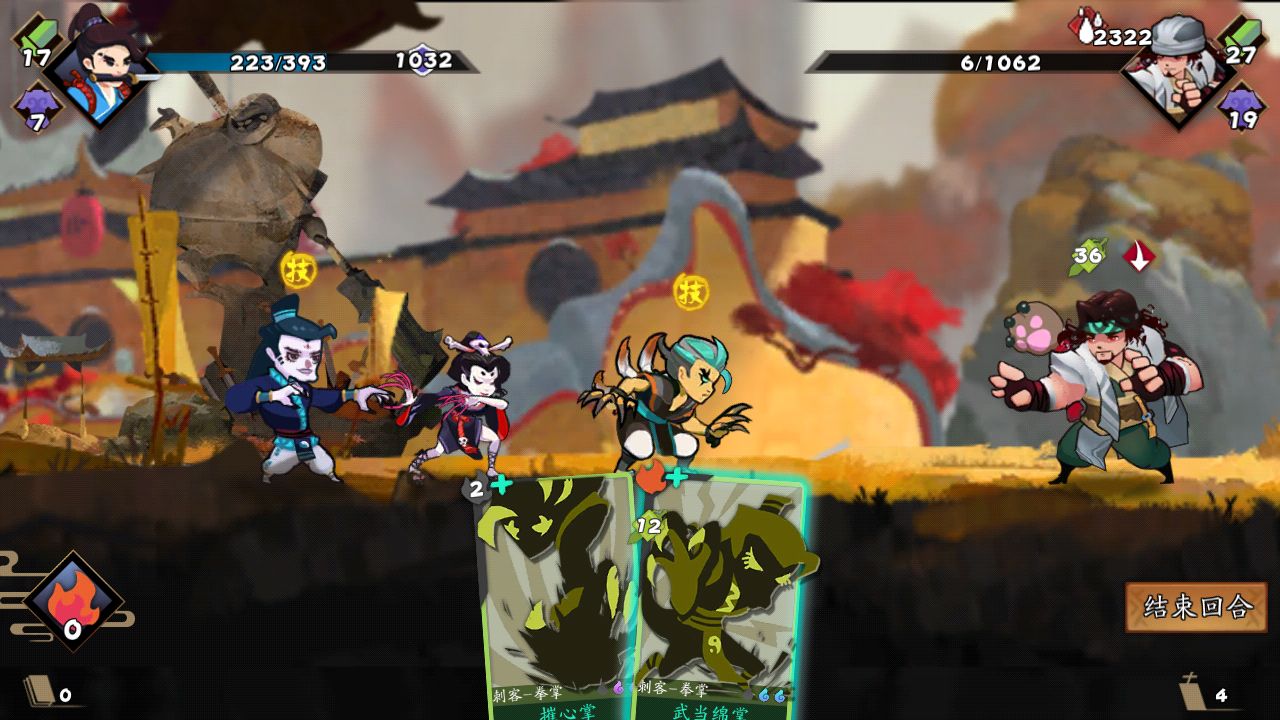
Task: Open the draw pile deck icon
Action: (x=40, y=691)
